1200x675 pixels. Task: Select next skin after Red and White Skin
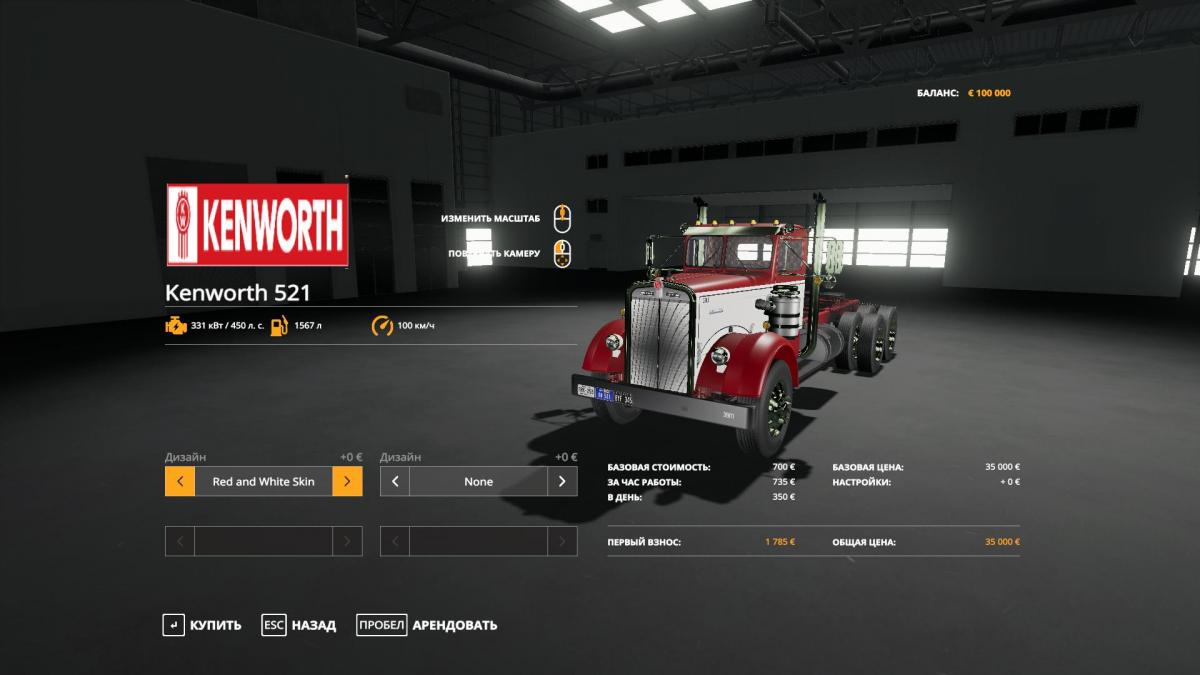point(347,481)
